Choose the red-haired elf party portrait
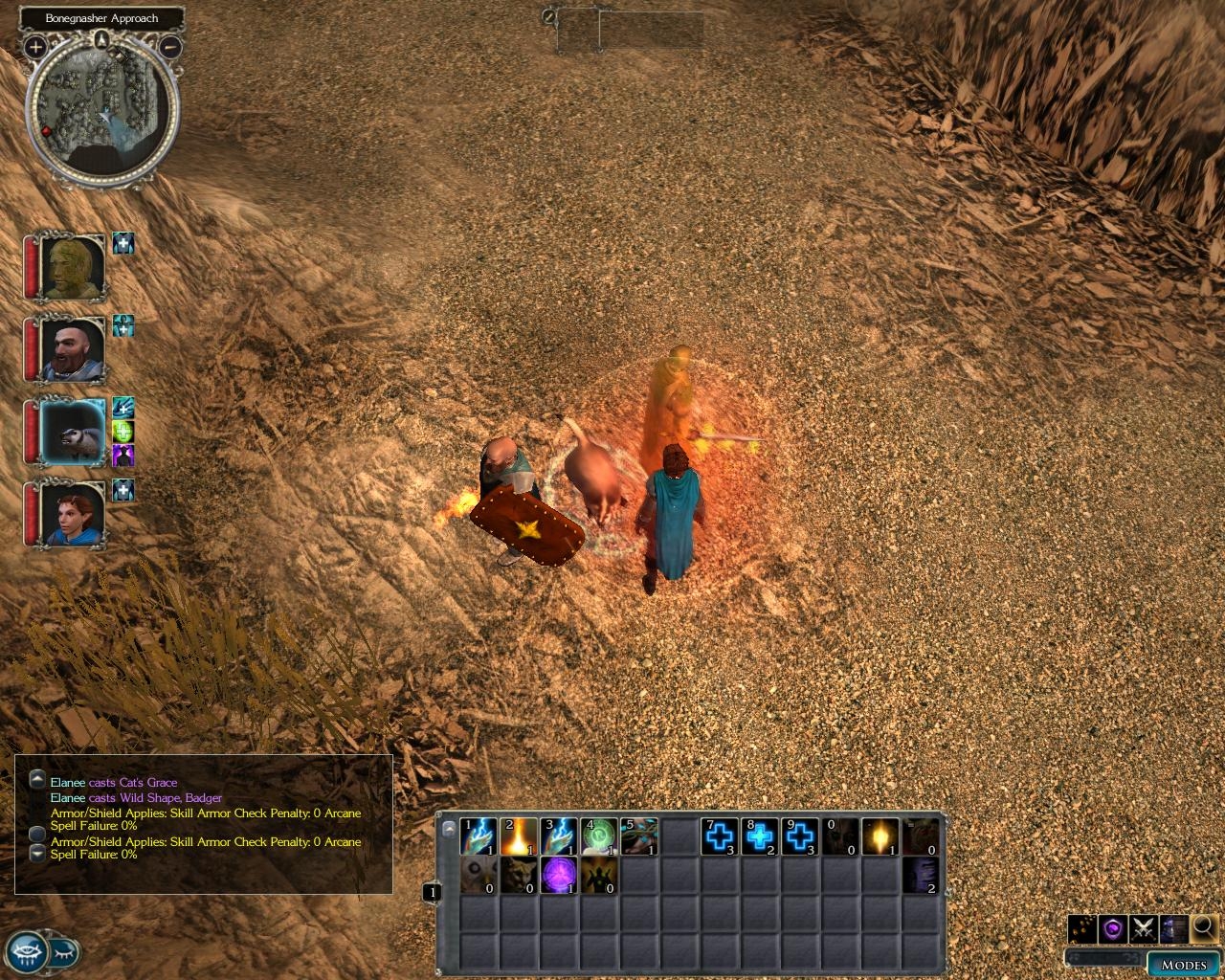 pos(72,514)
